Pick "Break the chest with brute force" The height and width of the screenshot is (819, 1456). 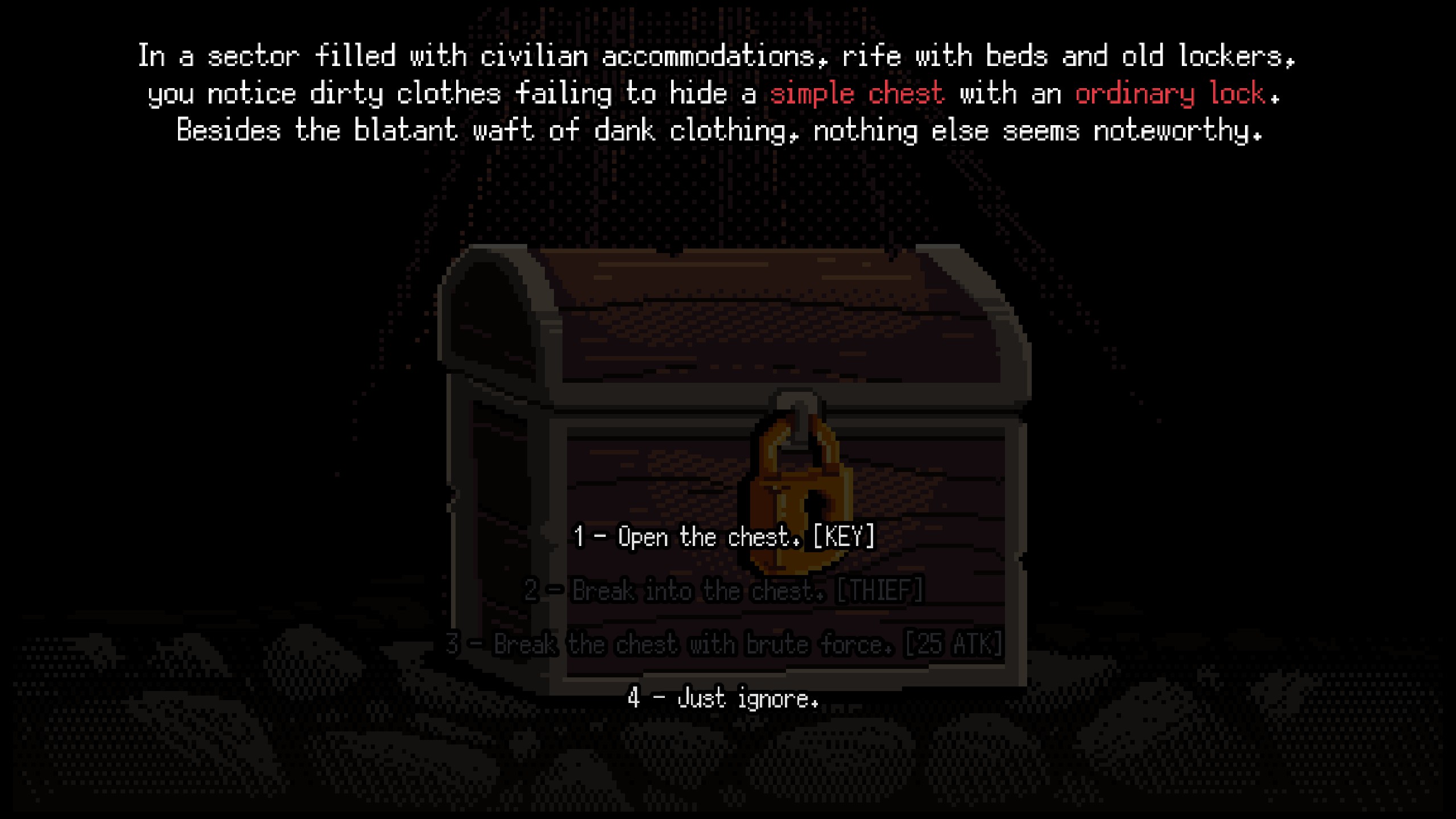pos(723,644)
